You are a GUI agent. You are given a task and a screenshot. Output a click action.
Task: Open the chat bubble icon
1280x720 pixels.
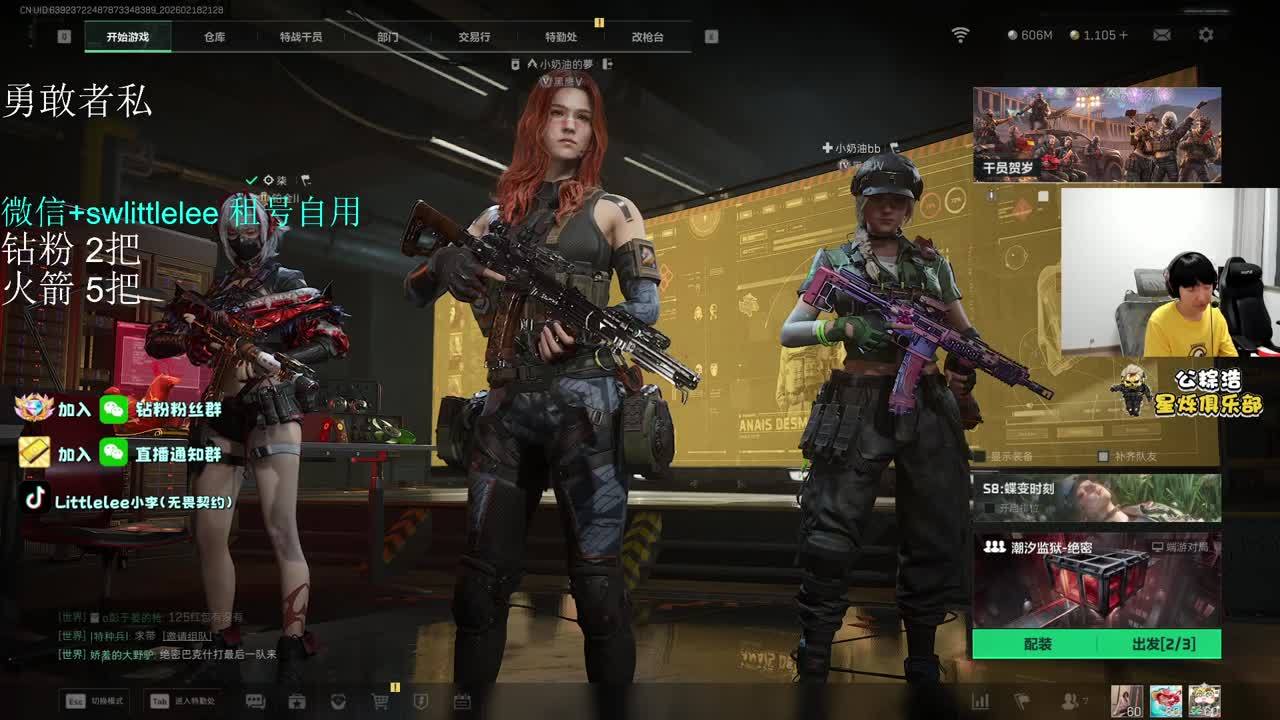click(x=255, y=702)
